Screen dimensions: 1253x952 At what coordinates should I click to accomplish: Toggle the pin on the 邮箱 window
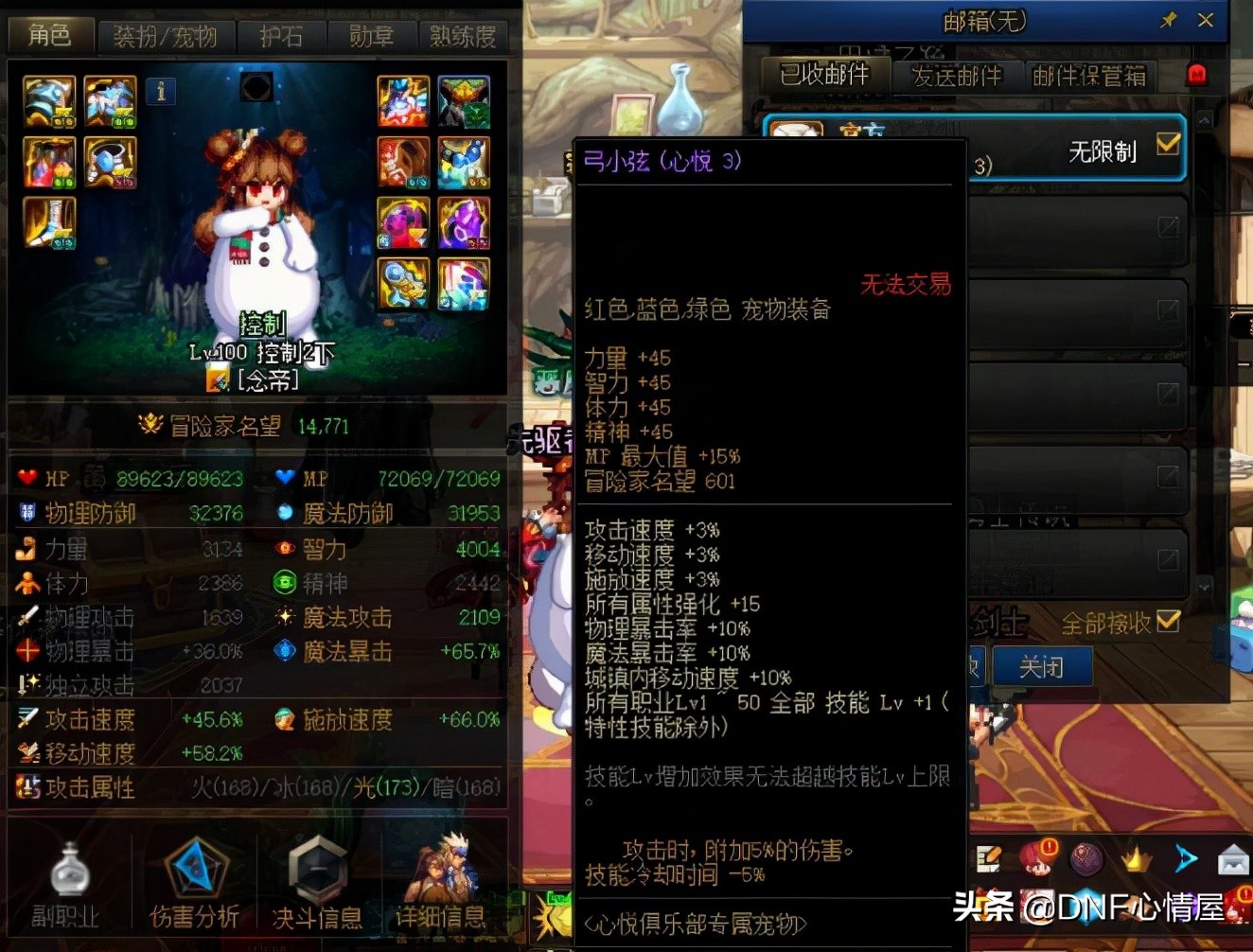pos(1168,20)
